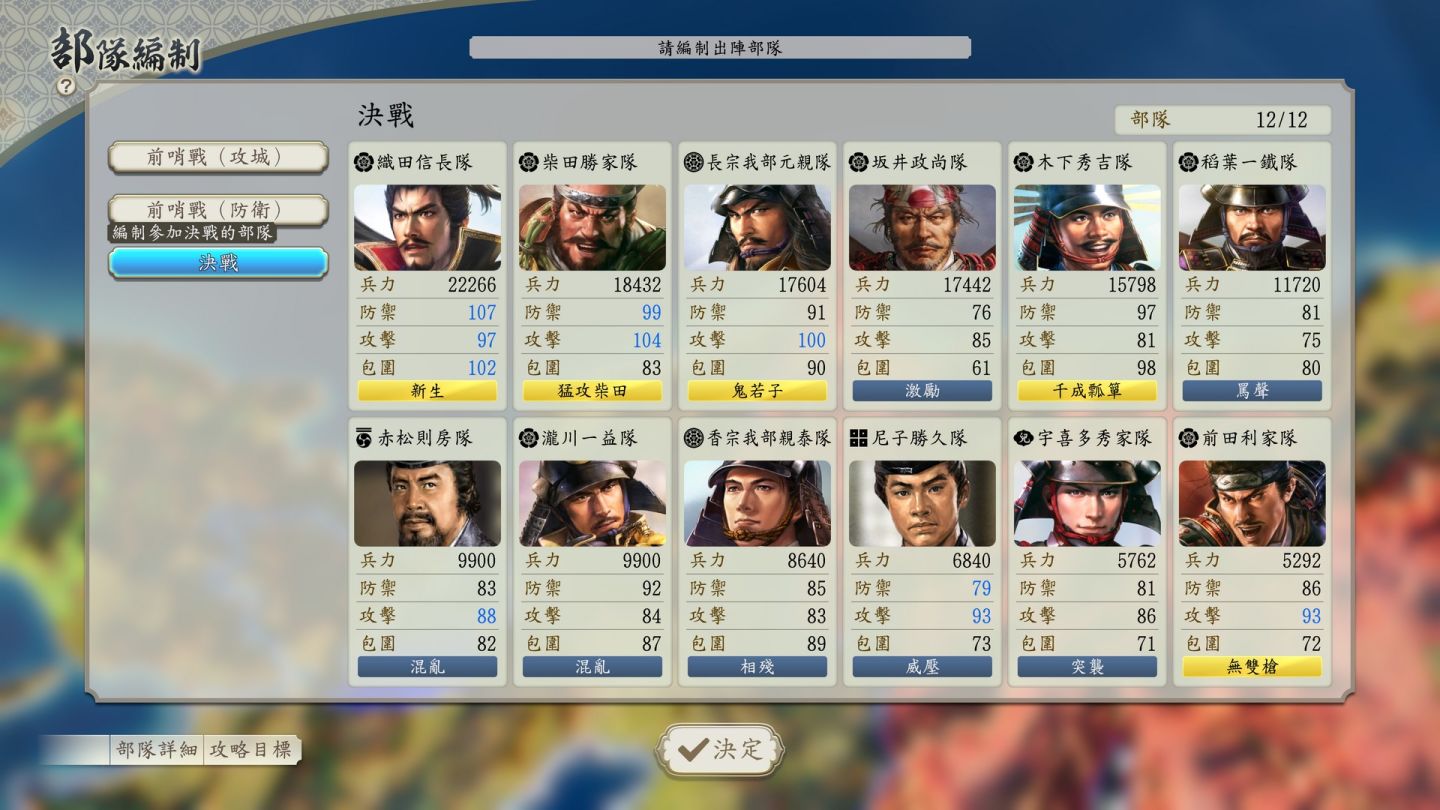
Task: Select the highlighted 決戰 tab
Action: point(218,262)
